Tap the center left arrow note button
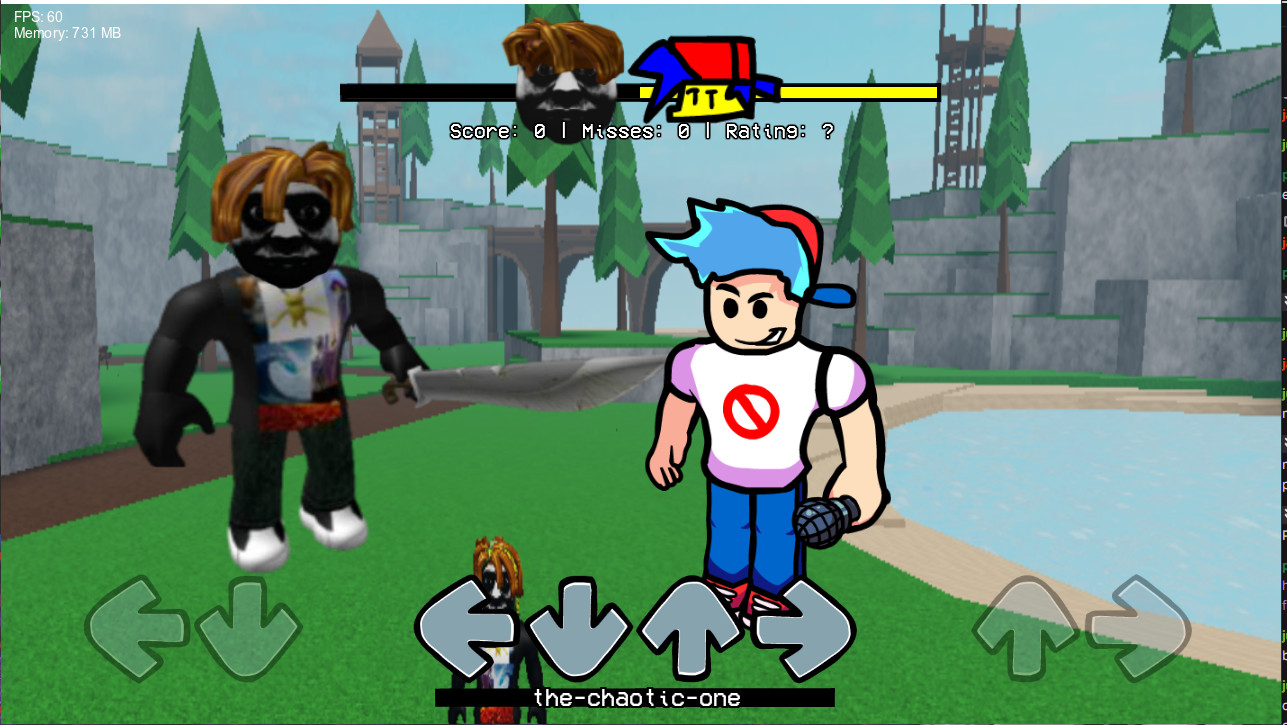The image size is (1287, 725). click(x=470, y=625)
